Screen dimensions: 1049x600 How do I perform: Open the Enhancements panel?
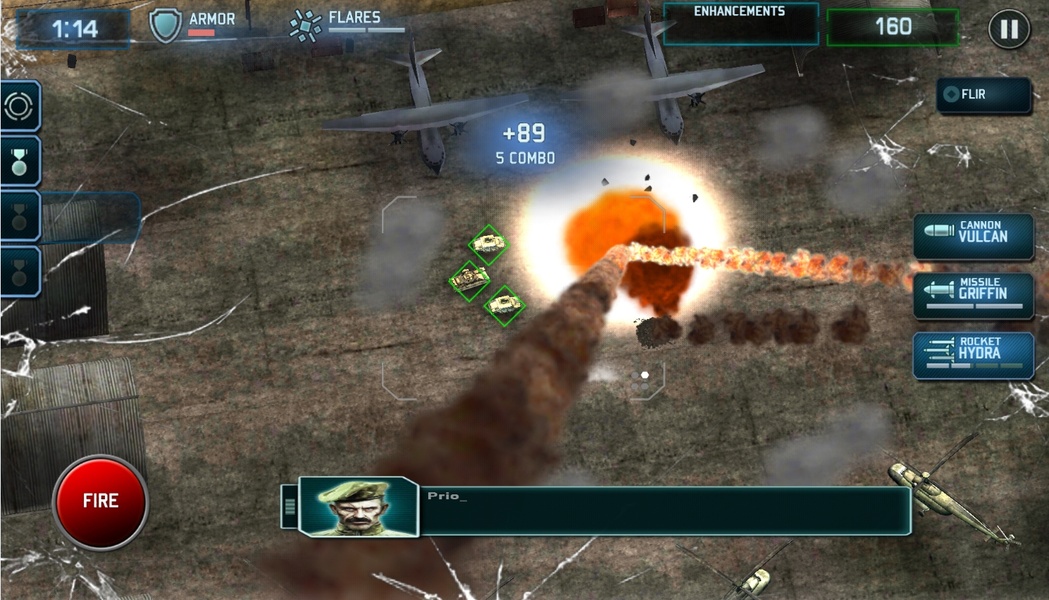click(x=740, y=24)
